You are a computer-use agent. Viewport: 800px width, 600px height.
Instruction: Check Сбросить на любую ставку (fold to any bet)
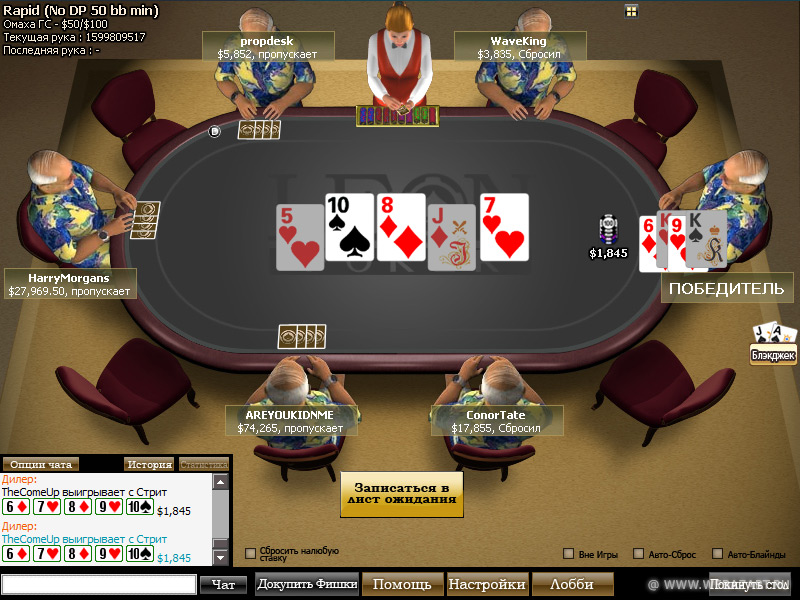pyautogui.click(x=251, y=553)
